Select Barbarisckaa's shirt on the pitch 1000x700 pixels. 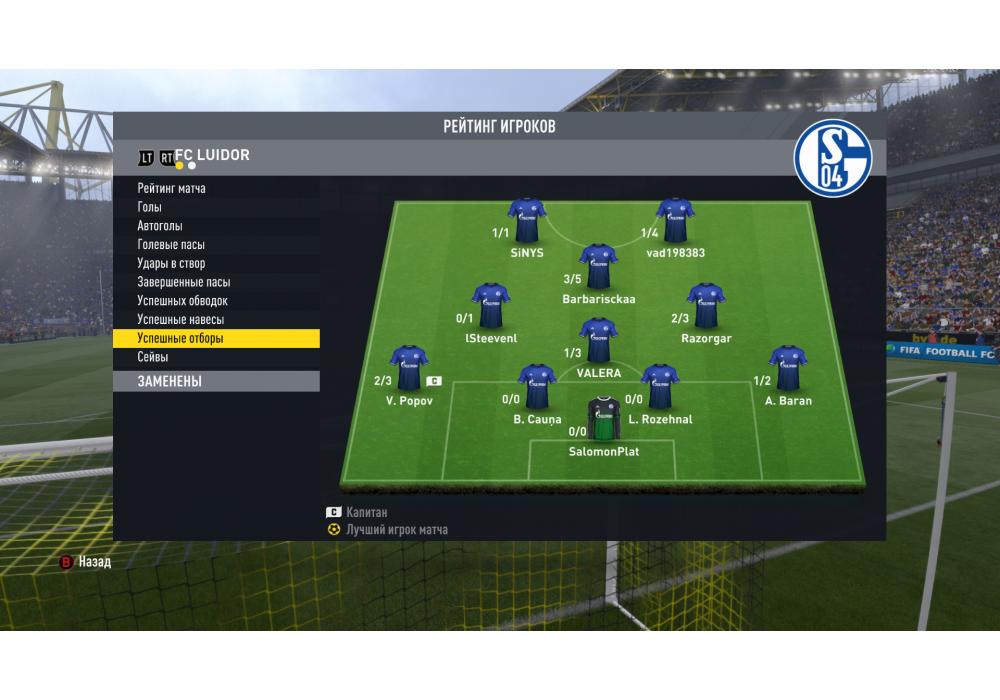click(x=598, y=266)
